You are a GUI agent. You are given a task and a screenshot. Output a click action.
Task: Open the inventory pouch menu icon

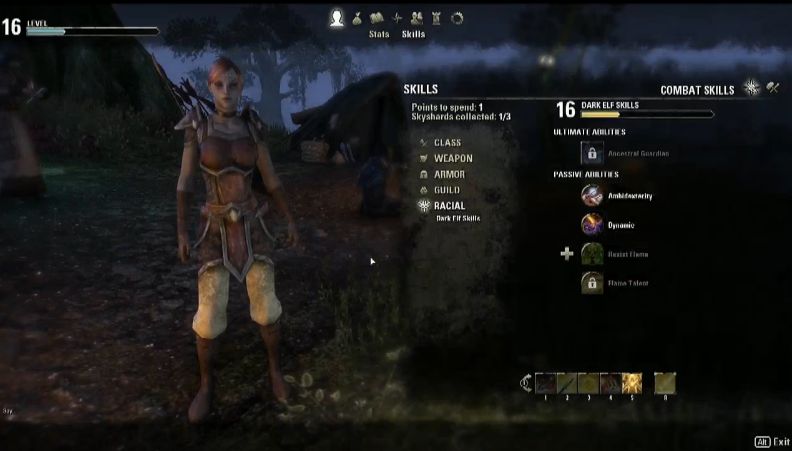click(357, 17)
